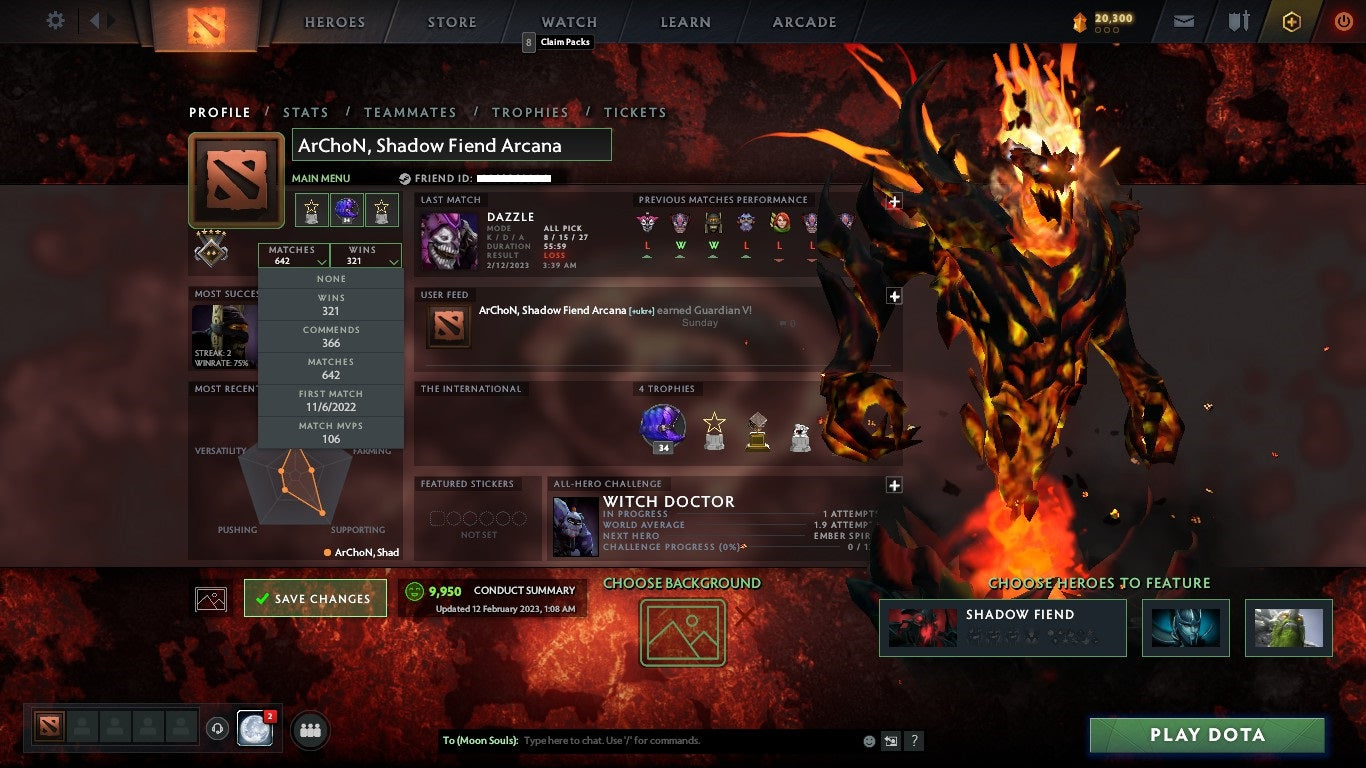Open the Matches stat dropdown

(x=293, y=254)
